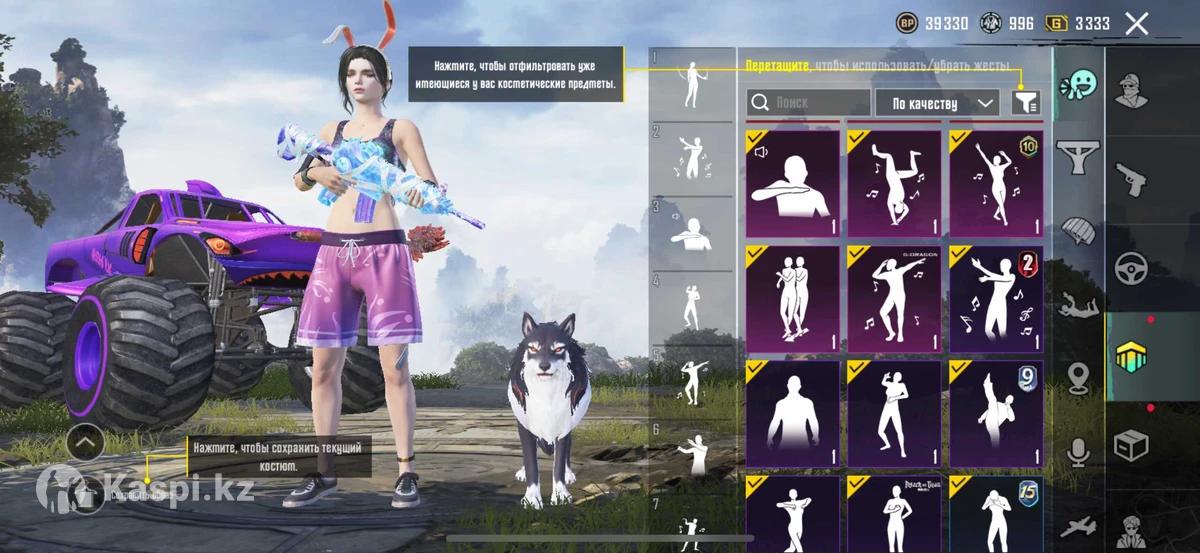
Task: Click the emote search field
Action: click(809, 103)
